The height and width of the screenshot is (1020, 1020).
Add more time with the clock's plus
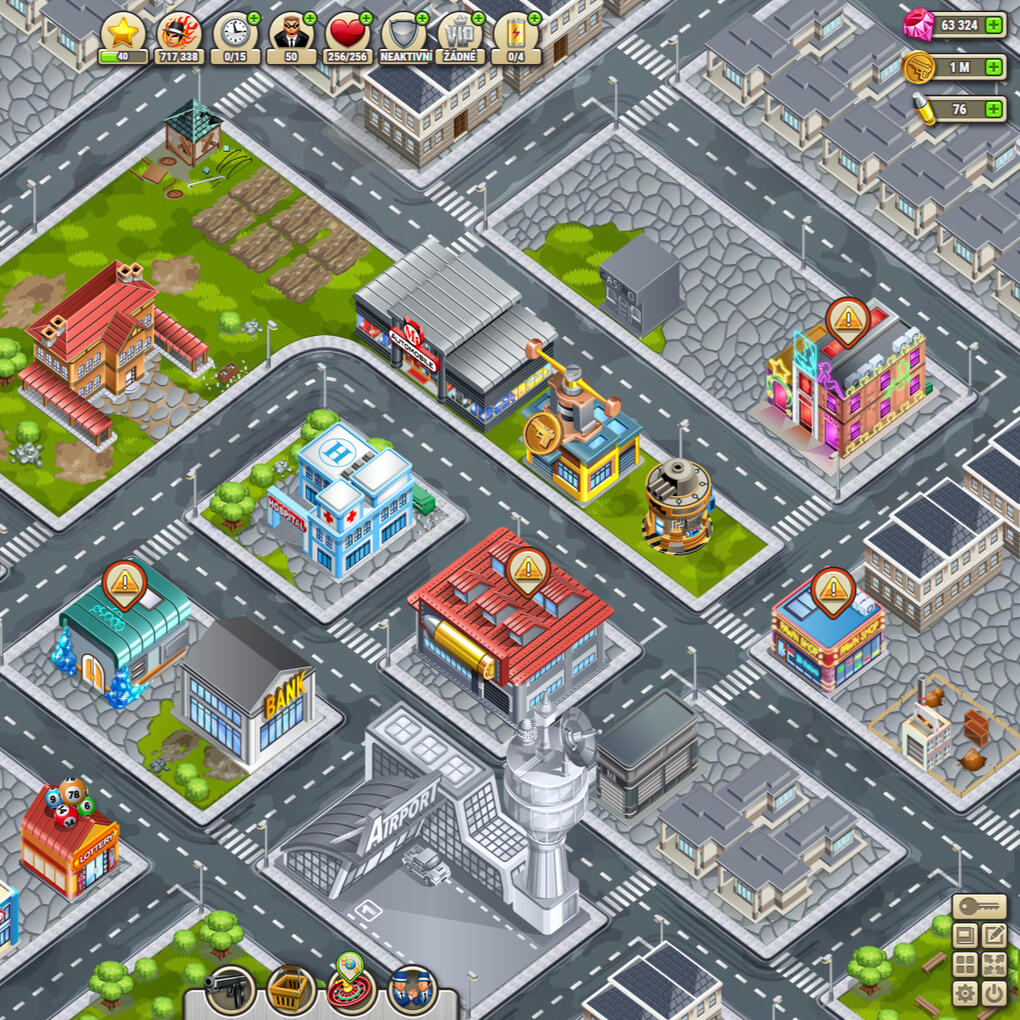tap(253, 19)
